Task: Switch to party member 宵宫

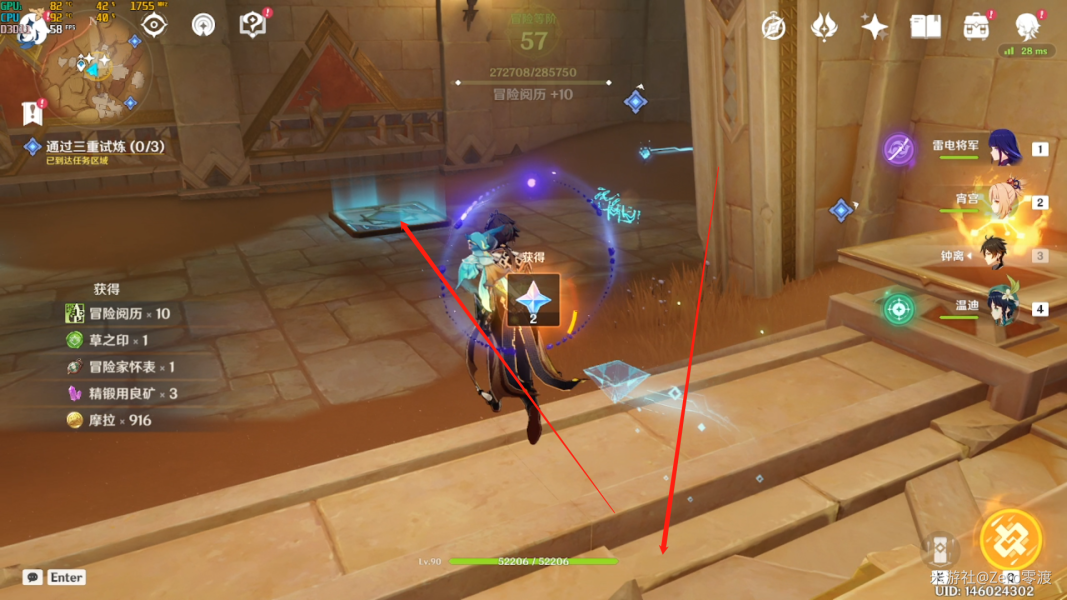Action: tap(1002, 201)
